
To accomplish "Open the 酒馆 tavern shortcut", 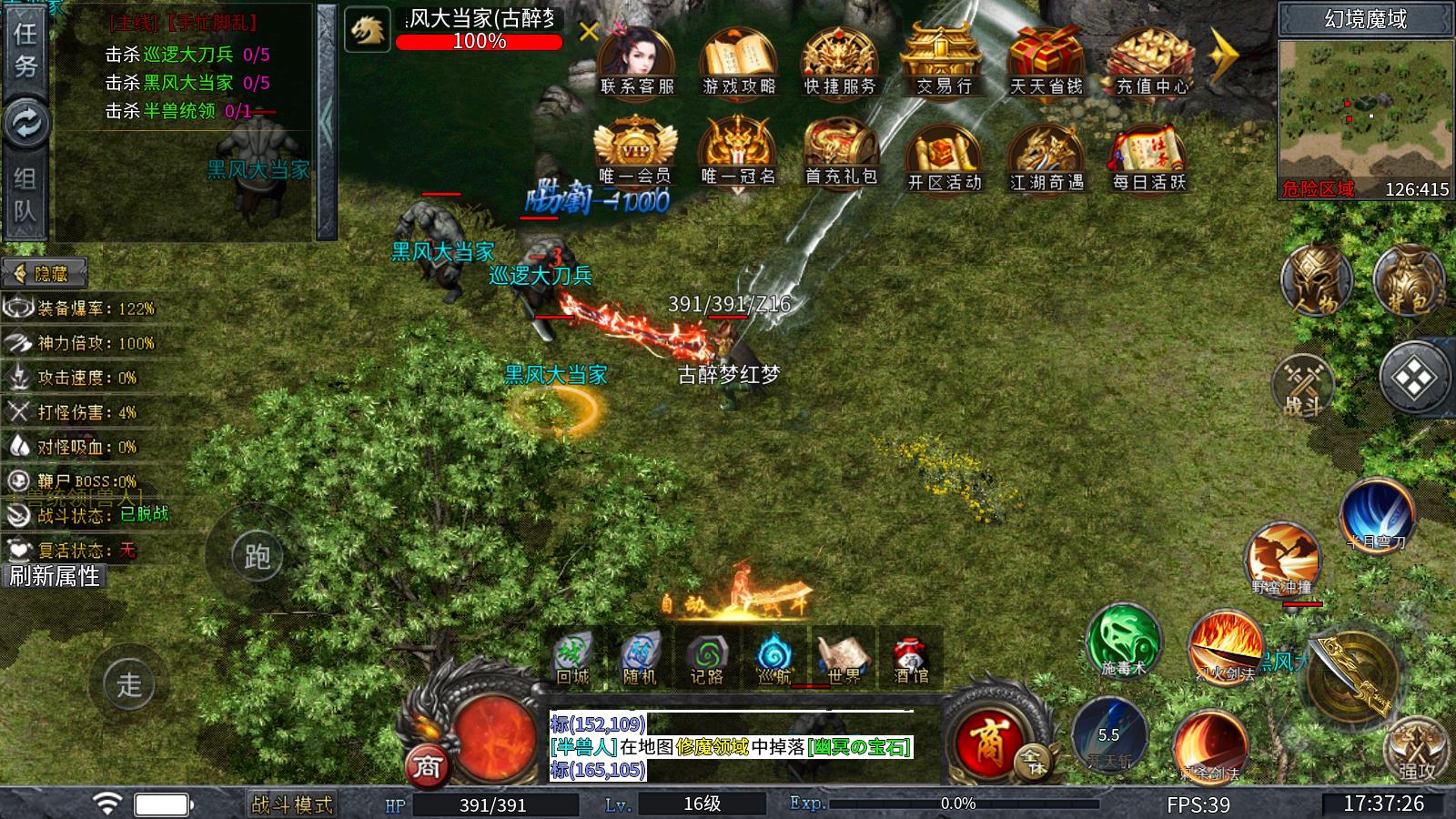I will coord(910,657).
